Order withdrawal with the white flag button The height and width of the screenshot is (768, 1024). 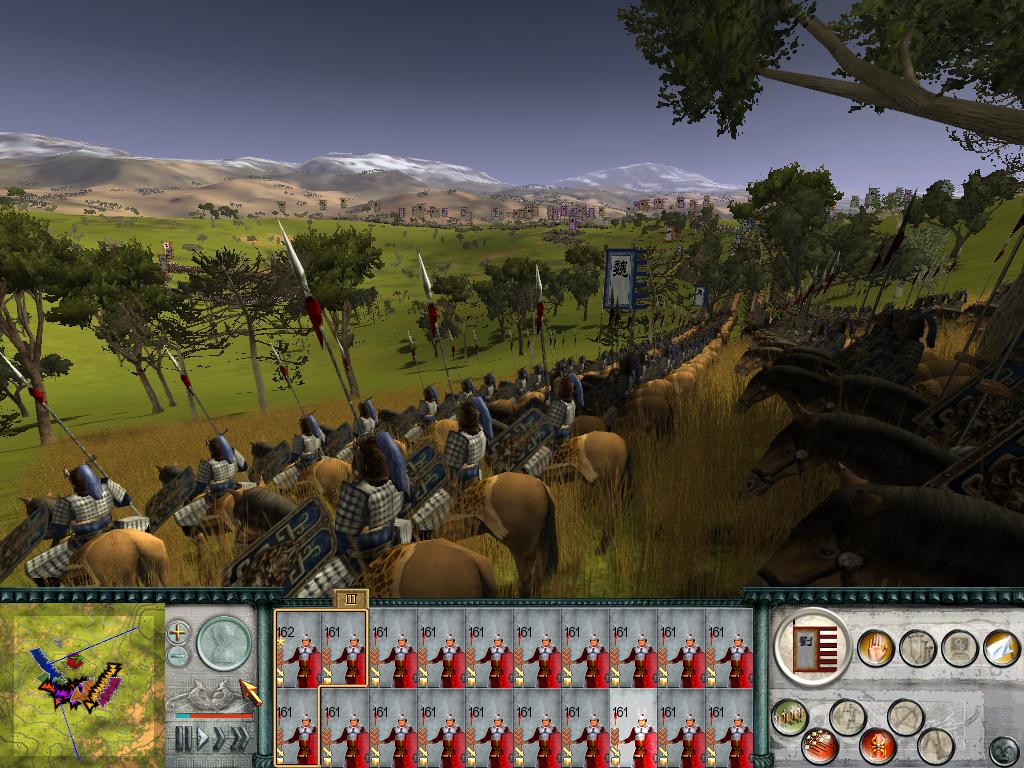click(x=1000, y=648)
